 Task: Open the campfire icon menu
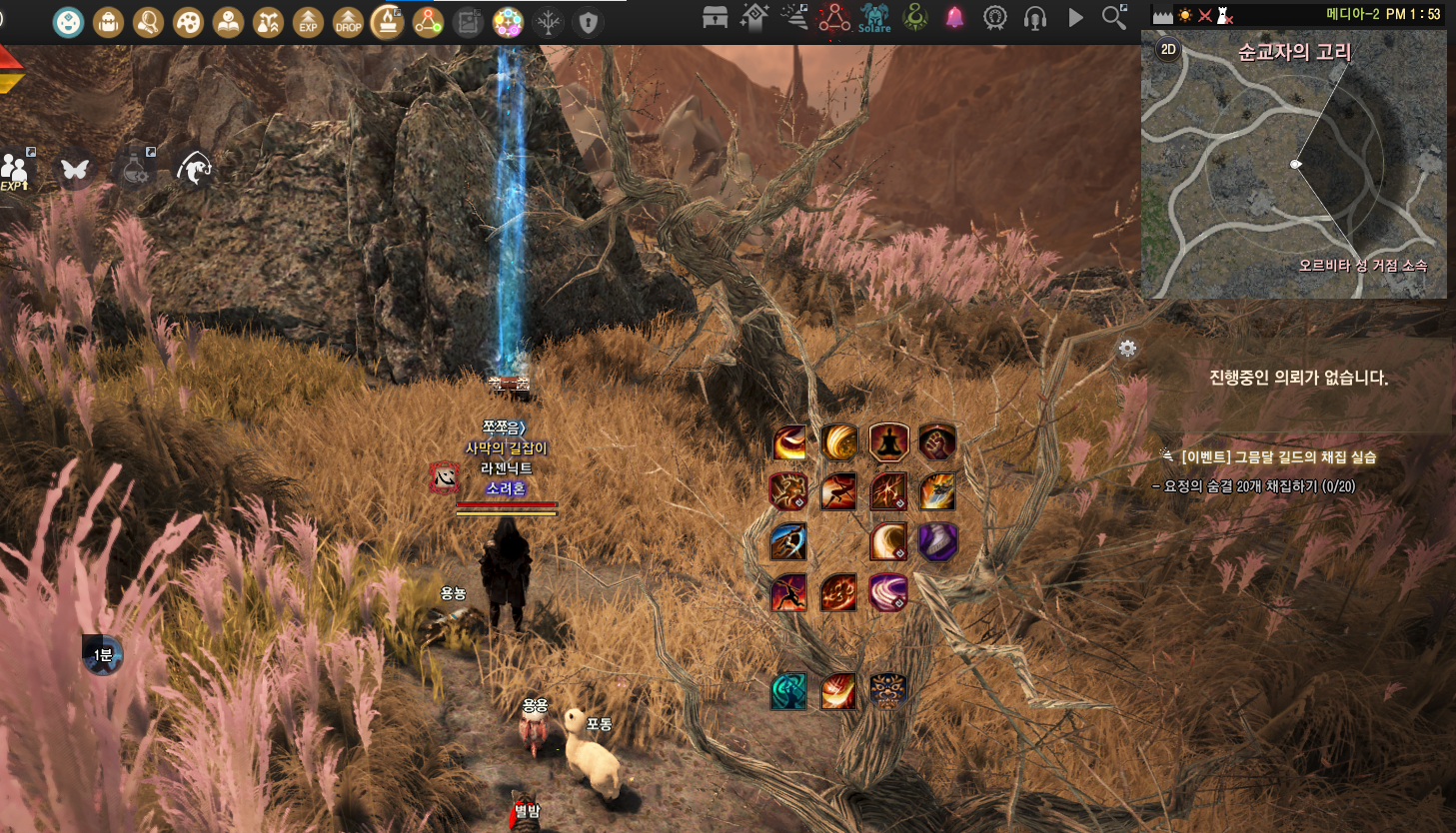click(388, 21)
